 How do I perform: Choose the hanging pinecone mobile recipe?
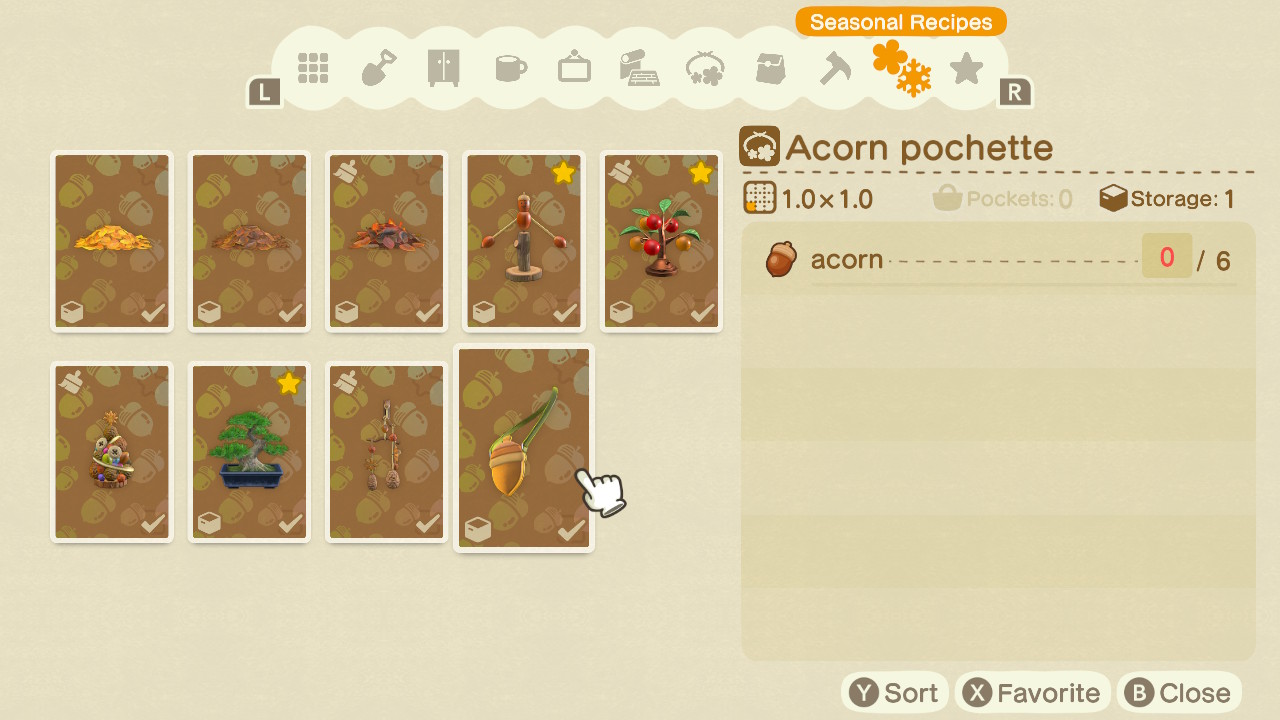(387, 452)
